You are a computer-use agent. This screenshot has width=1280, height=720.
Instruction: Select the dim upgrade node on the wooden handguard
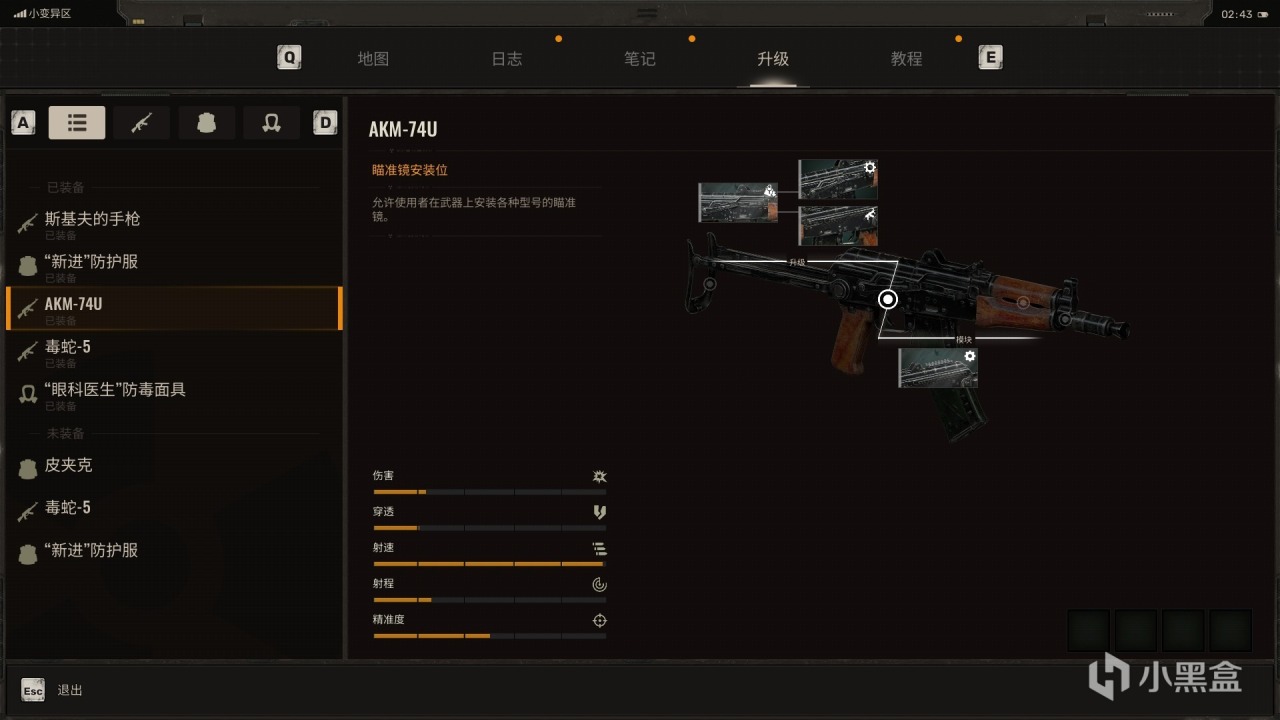(1023, 301)
